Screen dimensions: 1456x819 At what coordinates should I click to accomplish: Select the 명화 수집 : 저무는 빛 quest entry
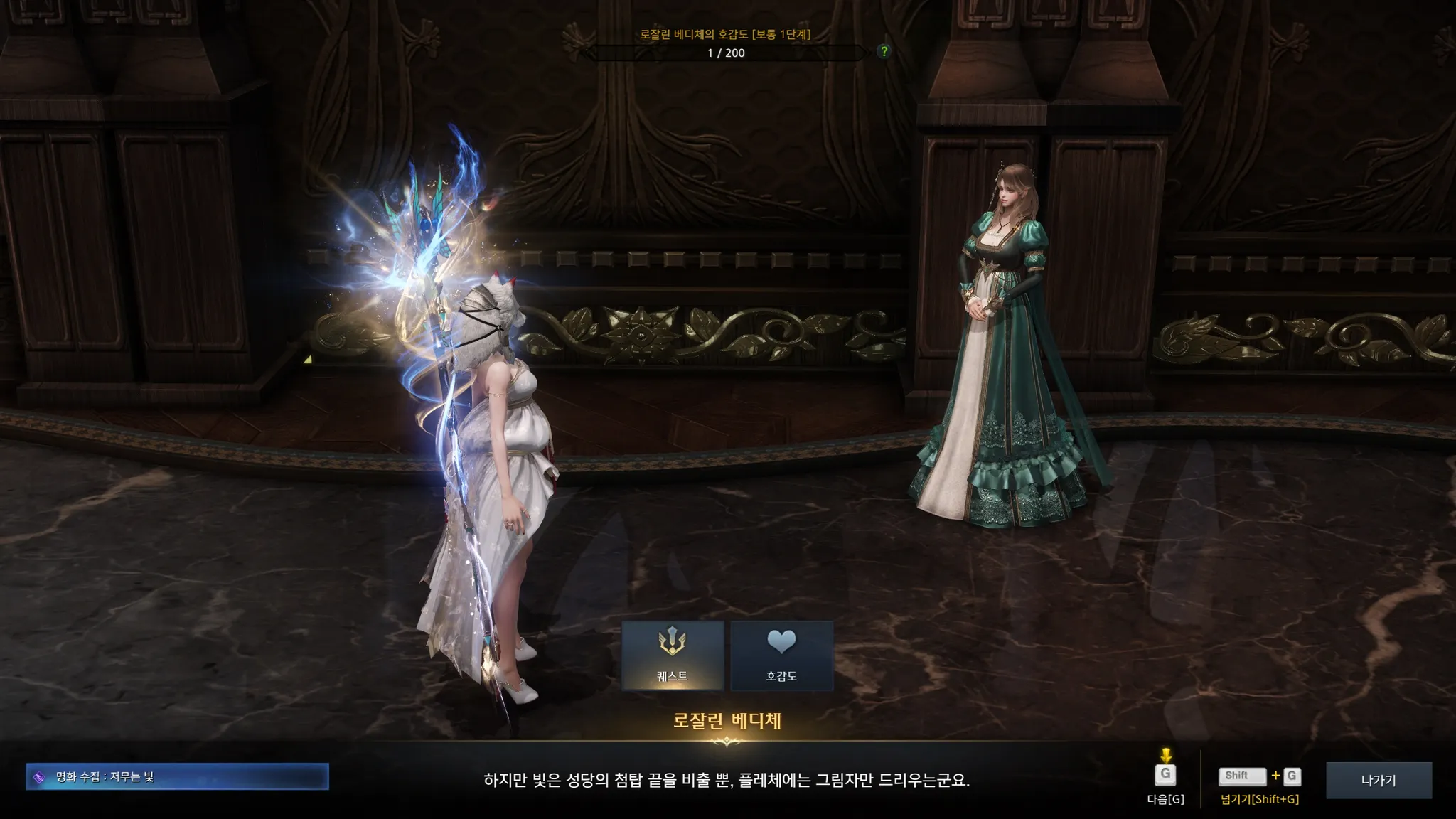pyautogui.click(x=177, y=776)
